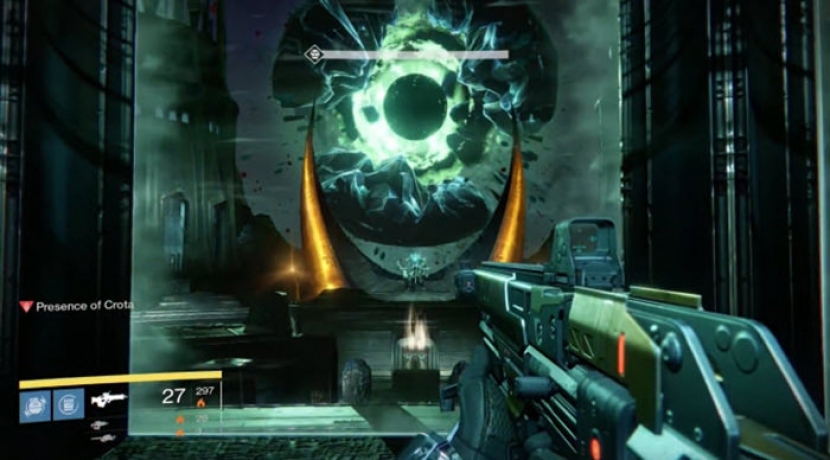Click the boss skull marker icon
This screenshot has width=830, height=460.
click(314, 55)
